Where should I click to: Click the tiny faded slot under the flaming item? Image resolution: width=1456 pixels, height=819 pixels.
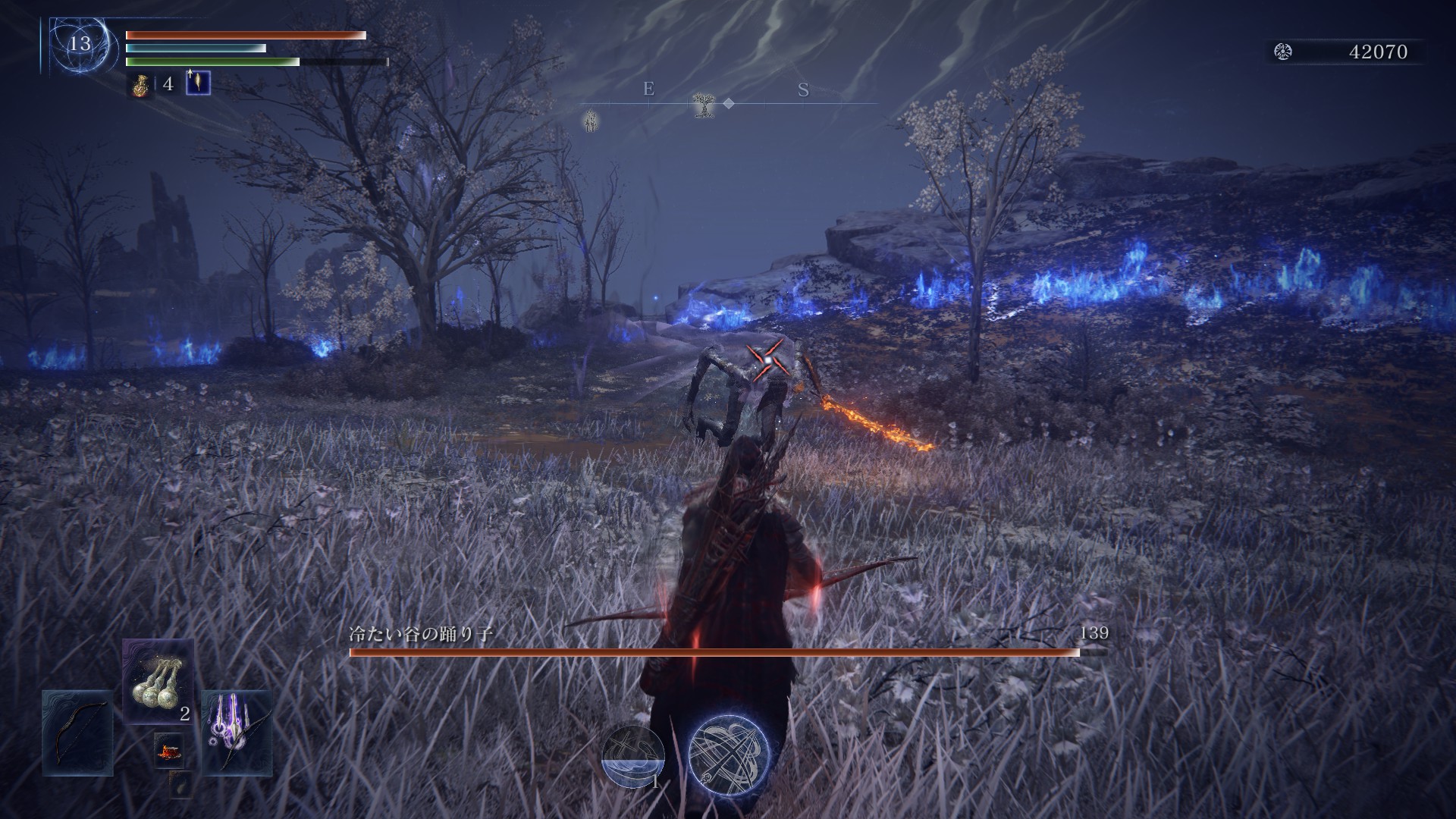click(x=180, y=785)
